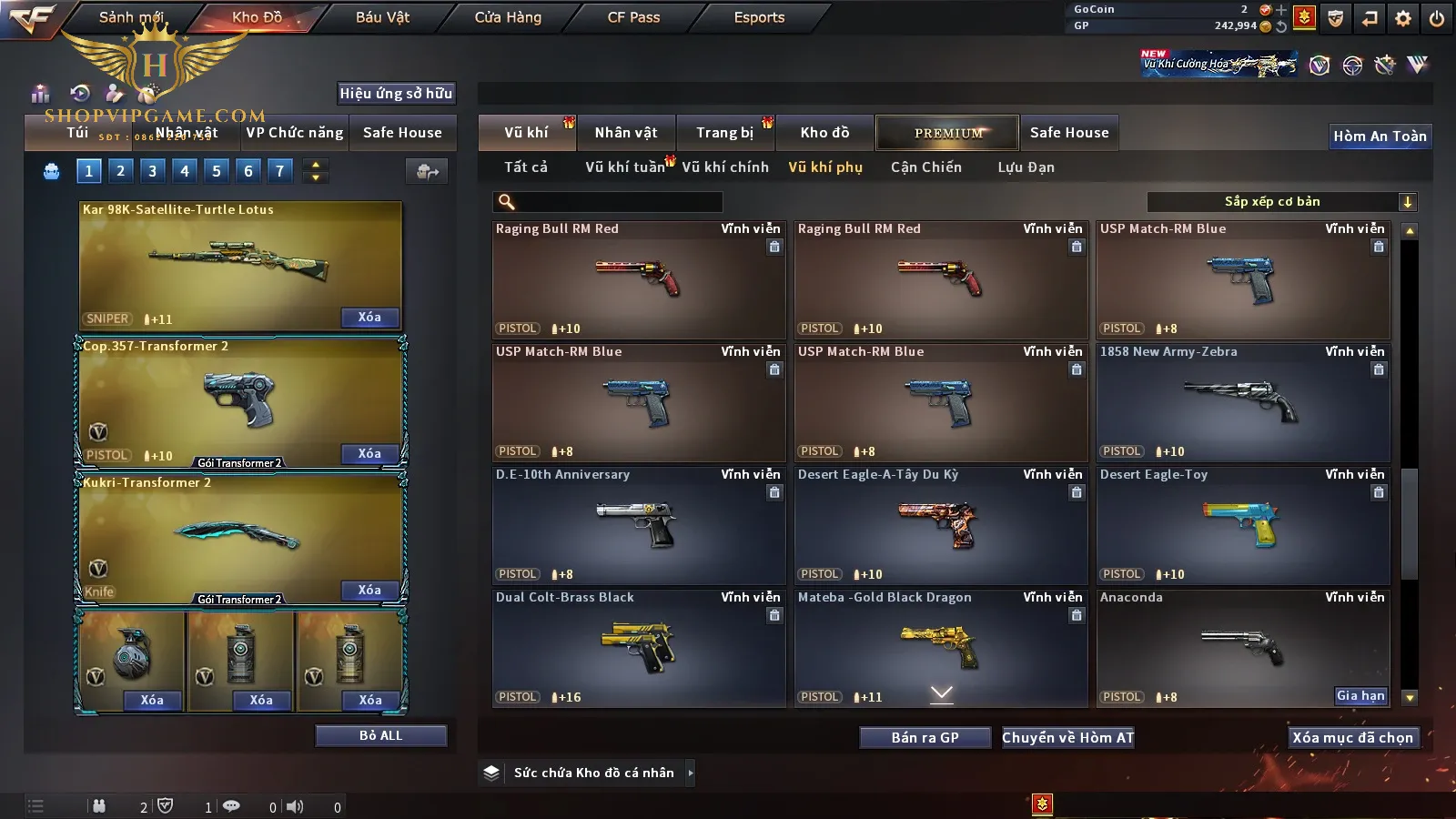Image resolution: width=1456 pixels, height=819 pixels.
Task: Click the Bỏ ALL button
Action: pos(380,735)
